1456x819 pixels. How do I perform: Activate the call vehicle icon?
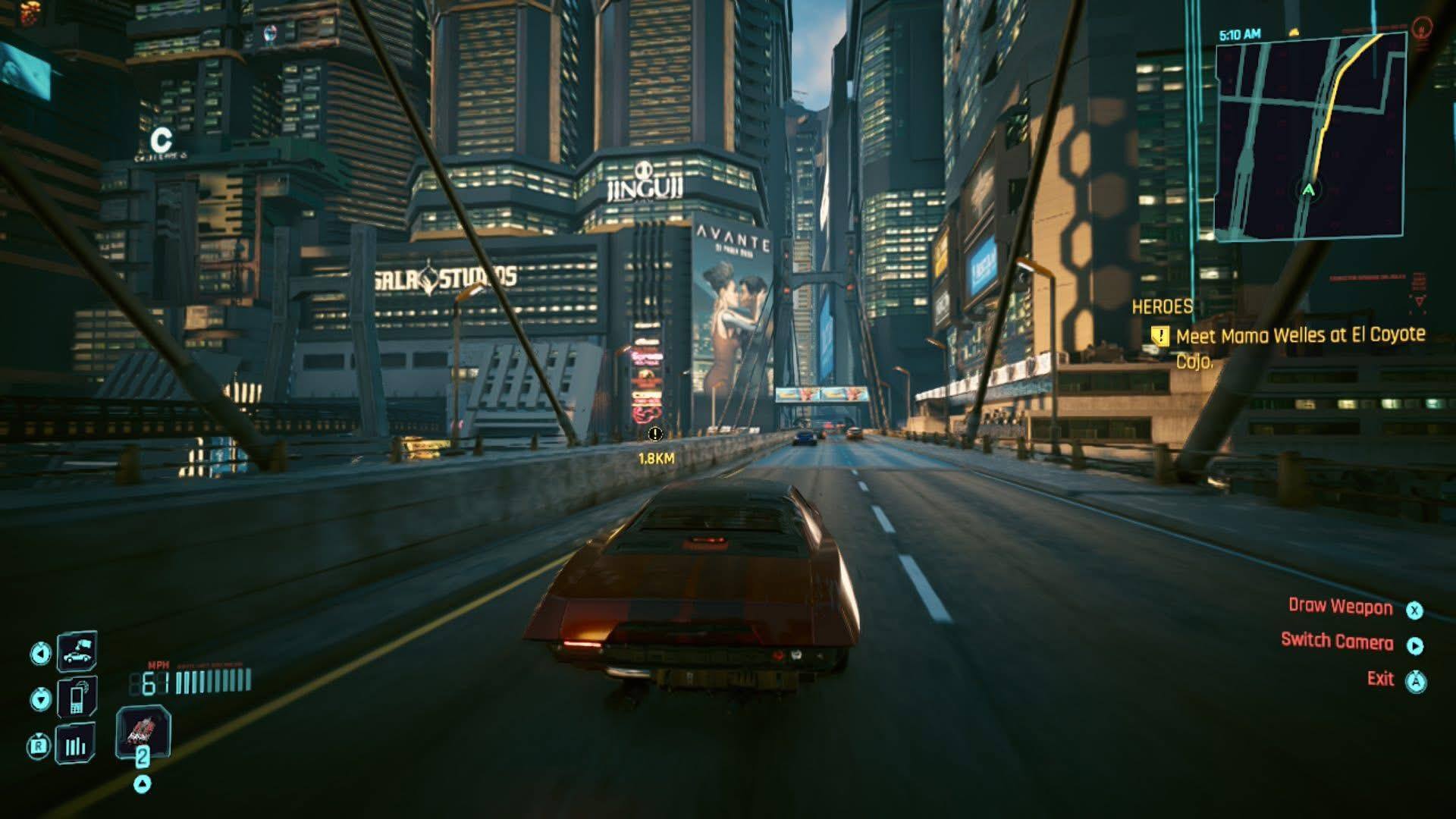[77, 651]
